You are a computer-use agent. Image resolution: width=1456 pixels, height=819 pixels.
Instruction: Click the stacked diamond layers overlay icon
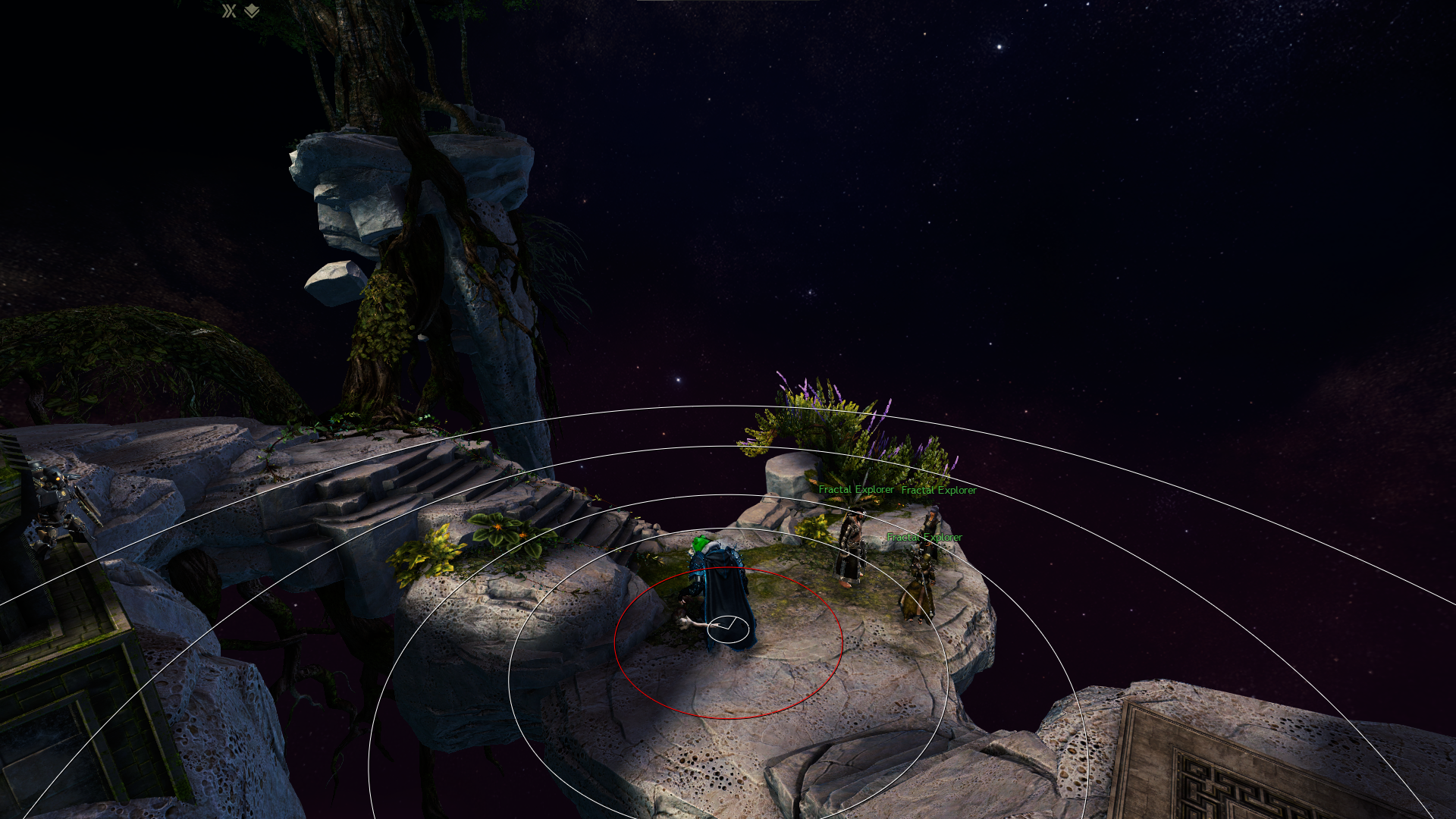tap(252, 11)
